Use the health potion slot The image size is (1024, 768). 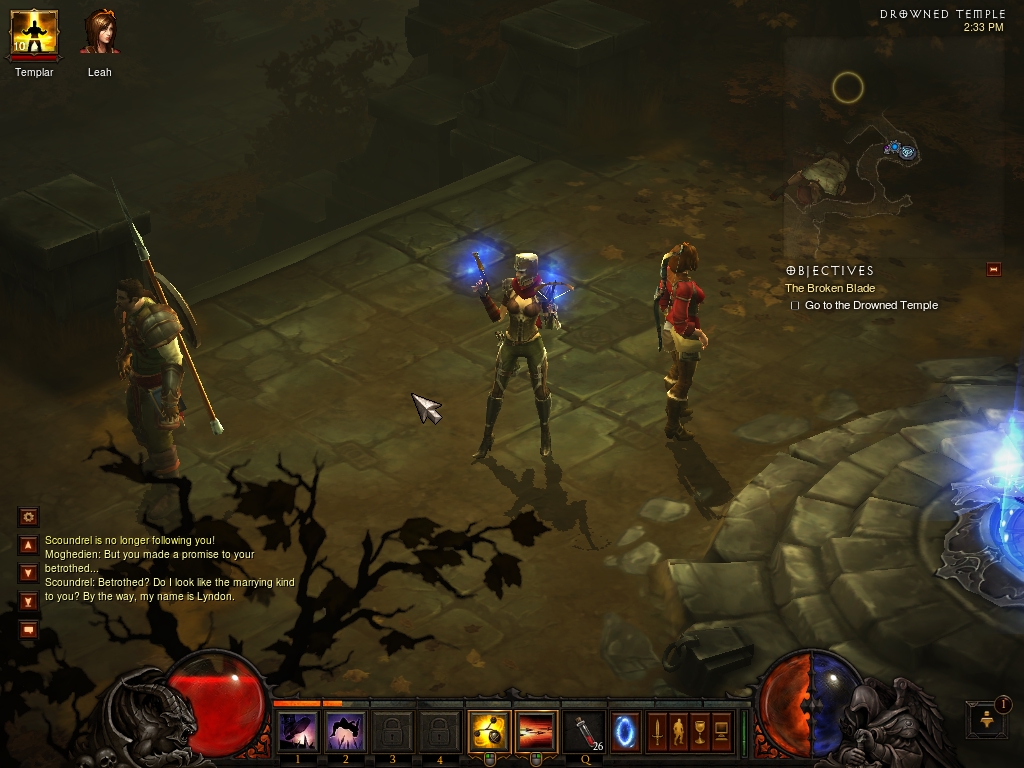pyautogui.click(x=584, y=732)
